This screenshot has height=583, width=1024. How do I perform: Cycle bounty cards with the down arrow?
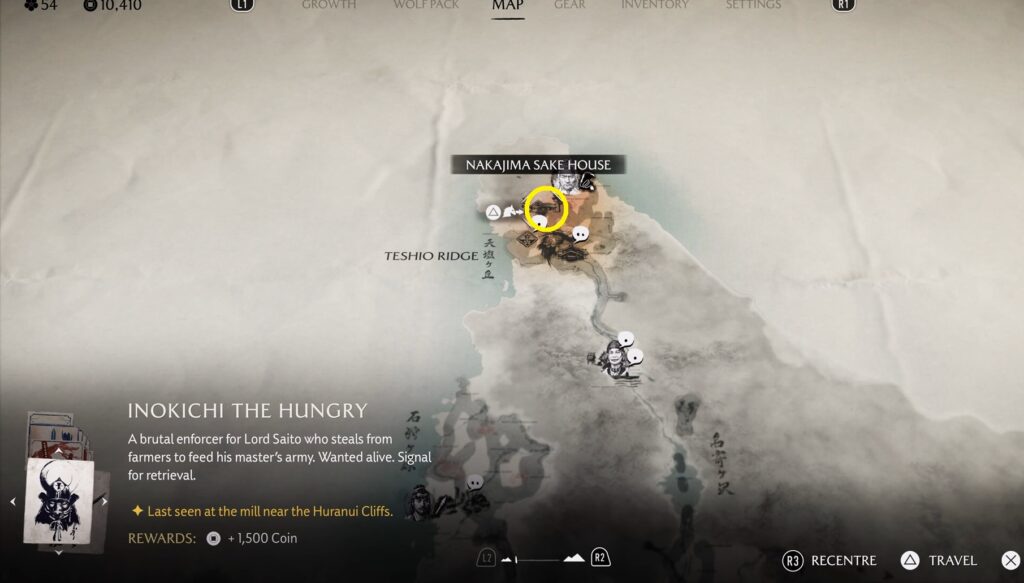click(58, 551)
